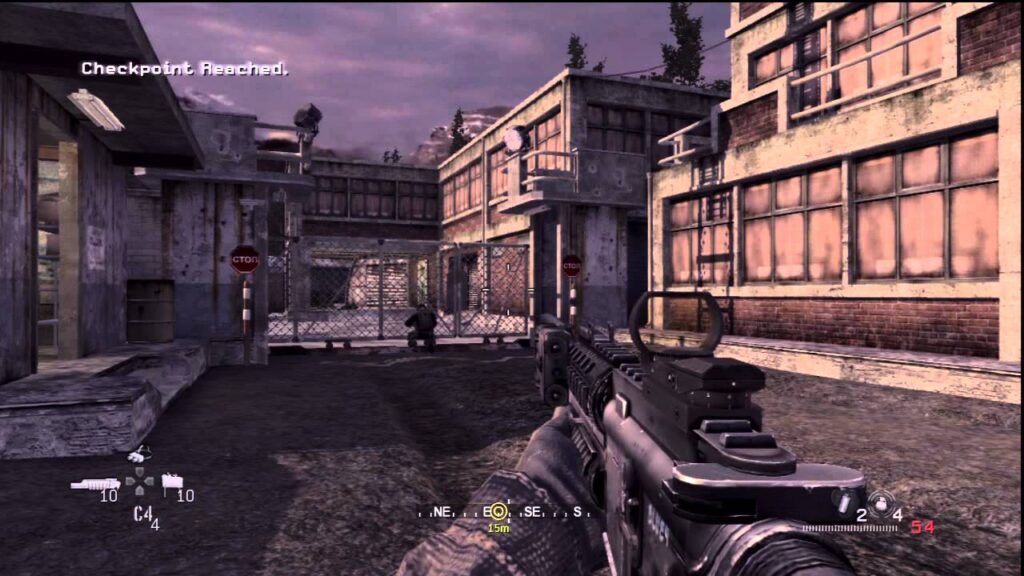The height and width of the screenshot is (576, 1024).
Task: Equip the C4 explosive
Action: click(141, 513)
